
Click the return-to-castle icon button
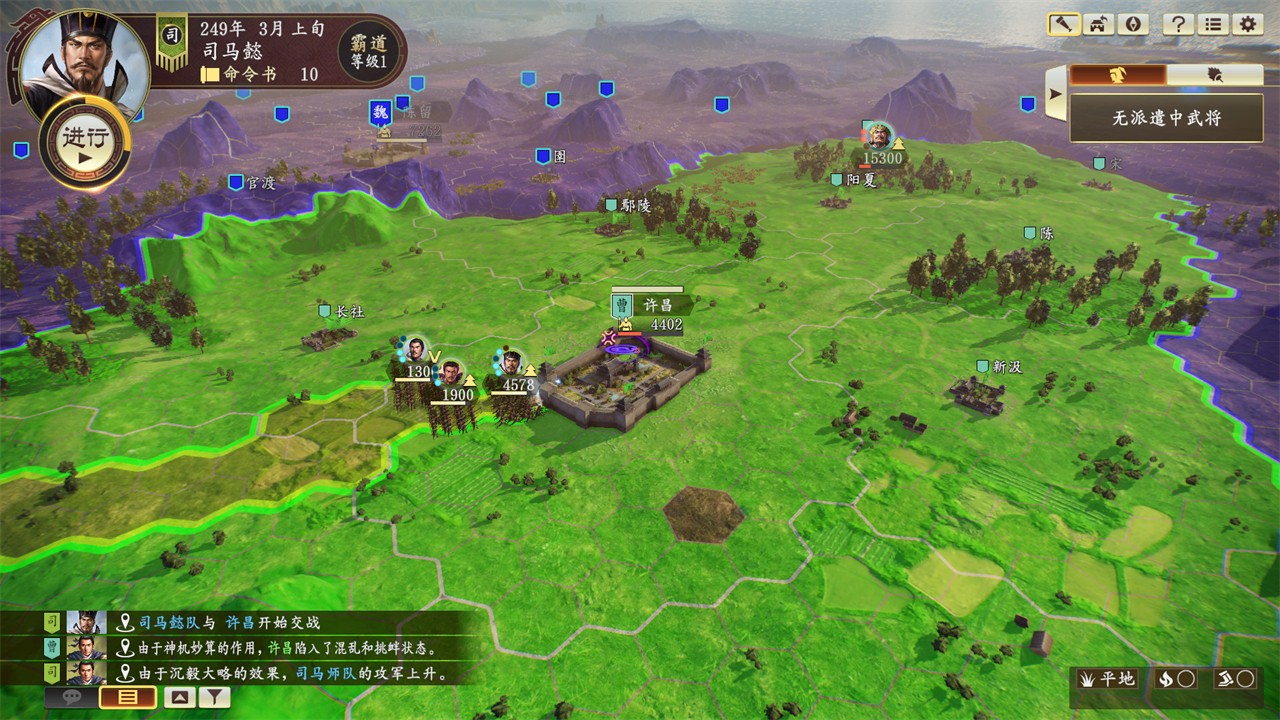click(x=1098, y=25)
